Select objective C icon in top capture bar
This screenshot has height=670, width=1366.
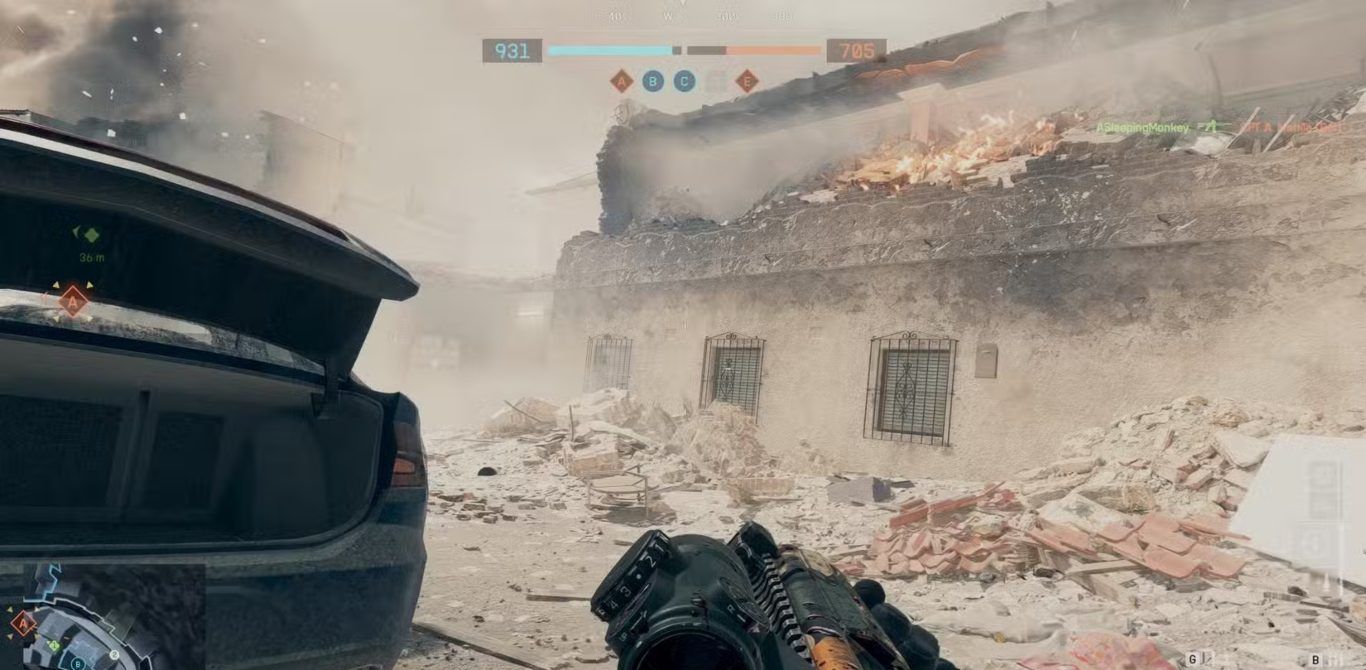[x=684, y=81]
